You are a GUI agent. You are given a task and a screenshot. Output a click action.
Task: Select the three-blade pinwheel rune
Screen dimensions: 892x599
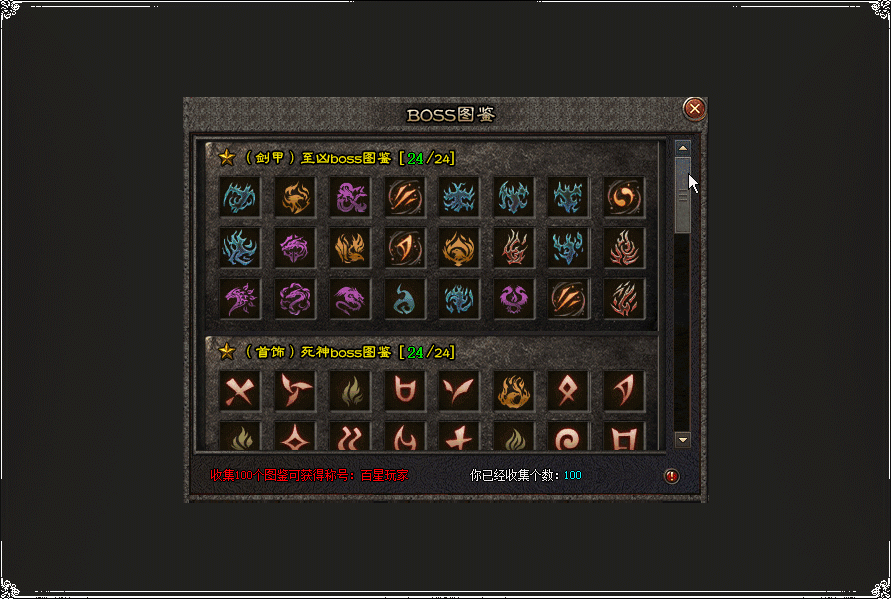(295, 391)
